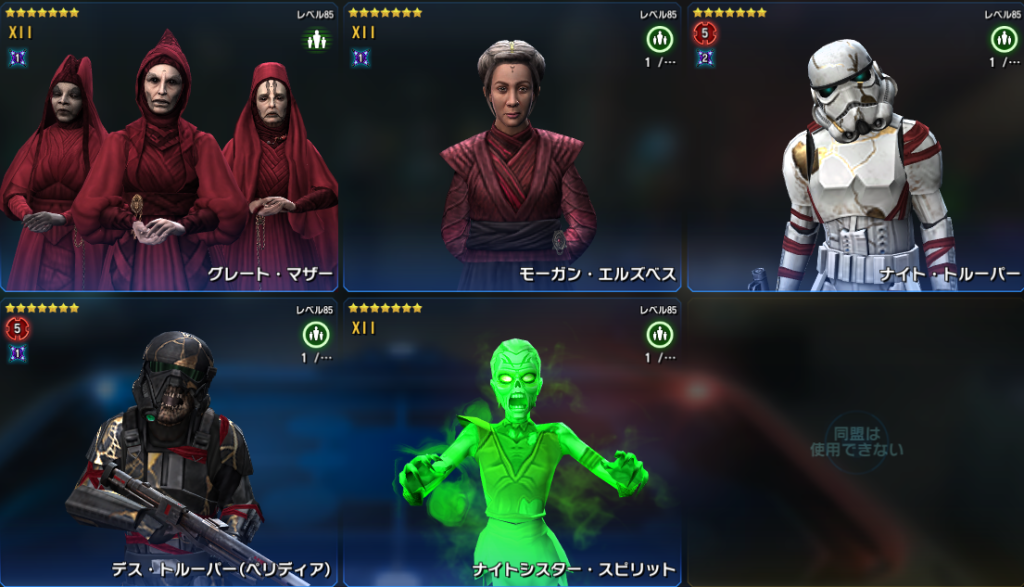1024x587 pixels.
Task: Click the empty 同盟は使用できない ally slot
Action: pos(855,442)
